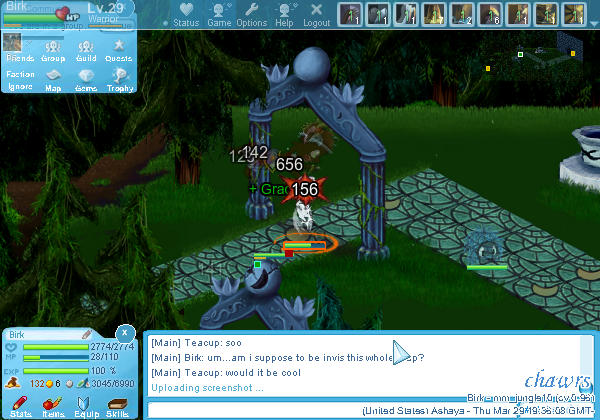Open the Gems panel

point(86,79)
